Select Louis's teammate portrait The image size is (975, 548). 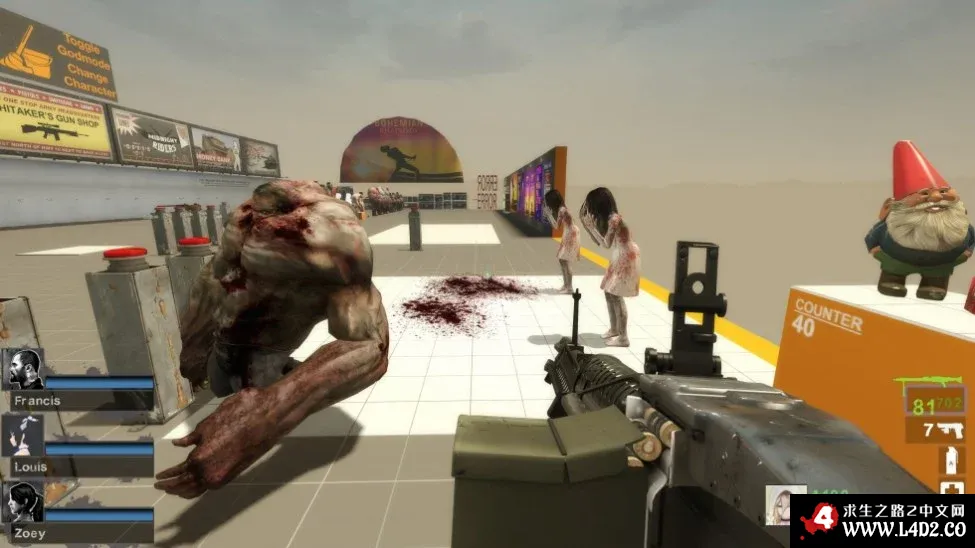(x=22, y=436)
